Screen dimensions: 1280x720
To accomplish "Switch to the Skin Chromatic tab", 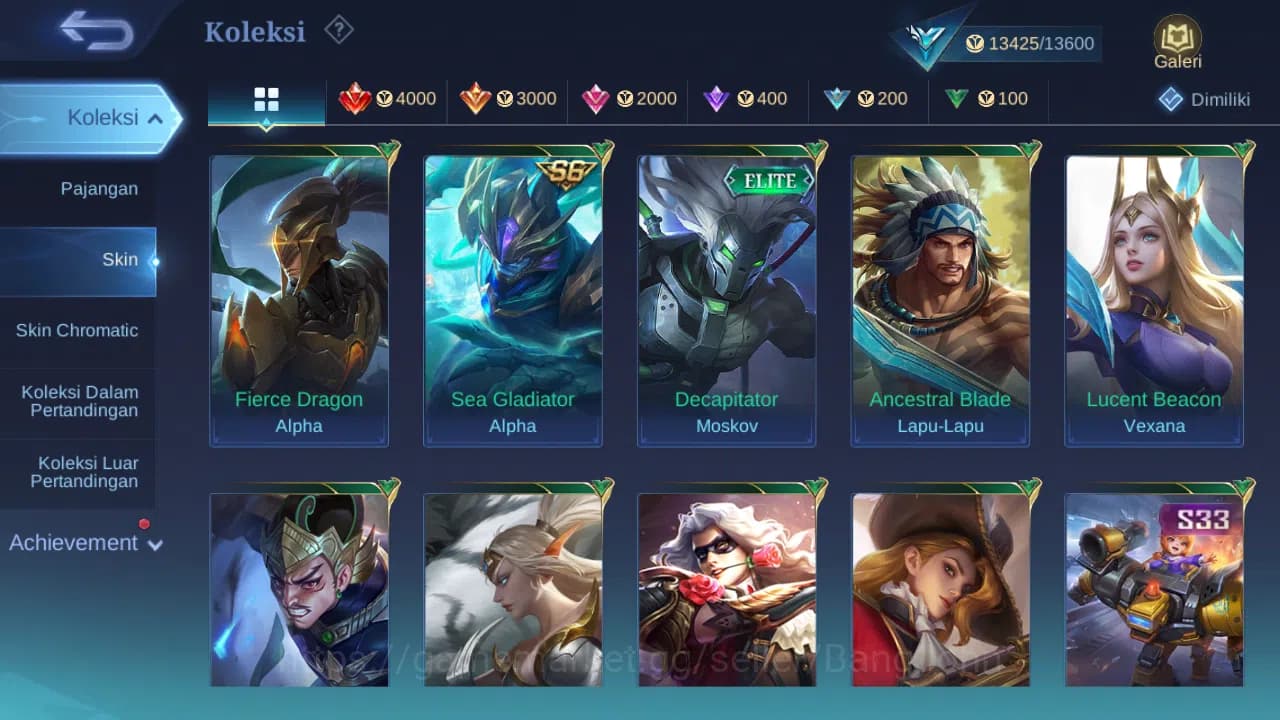I will [x=79, y=330].
